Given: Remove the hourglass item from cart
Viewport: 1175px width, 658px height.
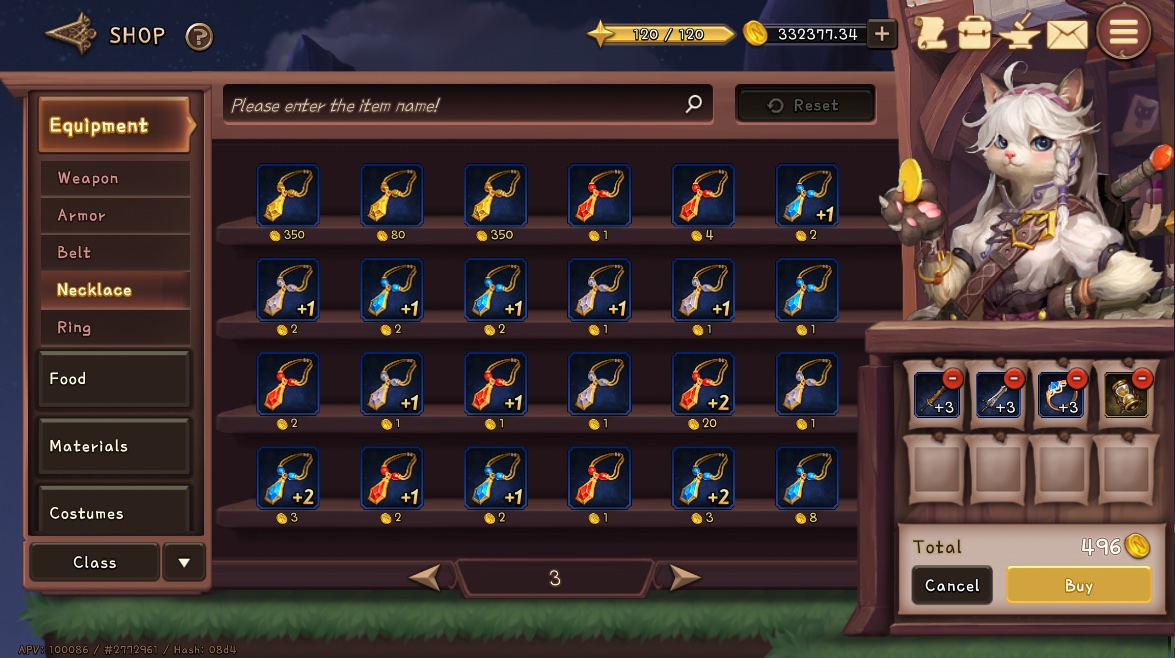Looking at the screenshot, I should (1142, 378).
